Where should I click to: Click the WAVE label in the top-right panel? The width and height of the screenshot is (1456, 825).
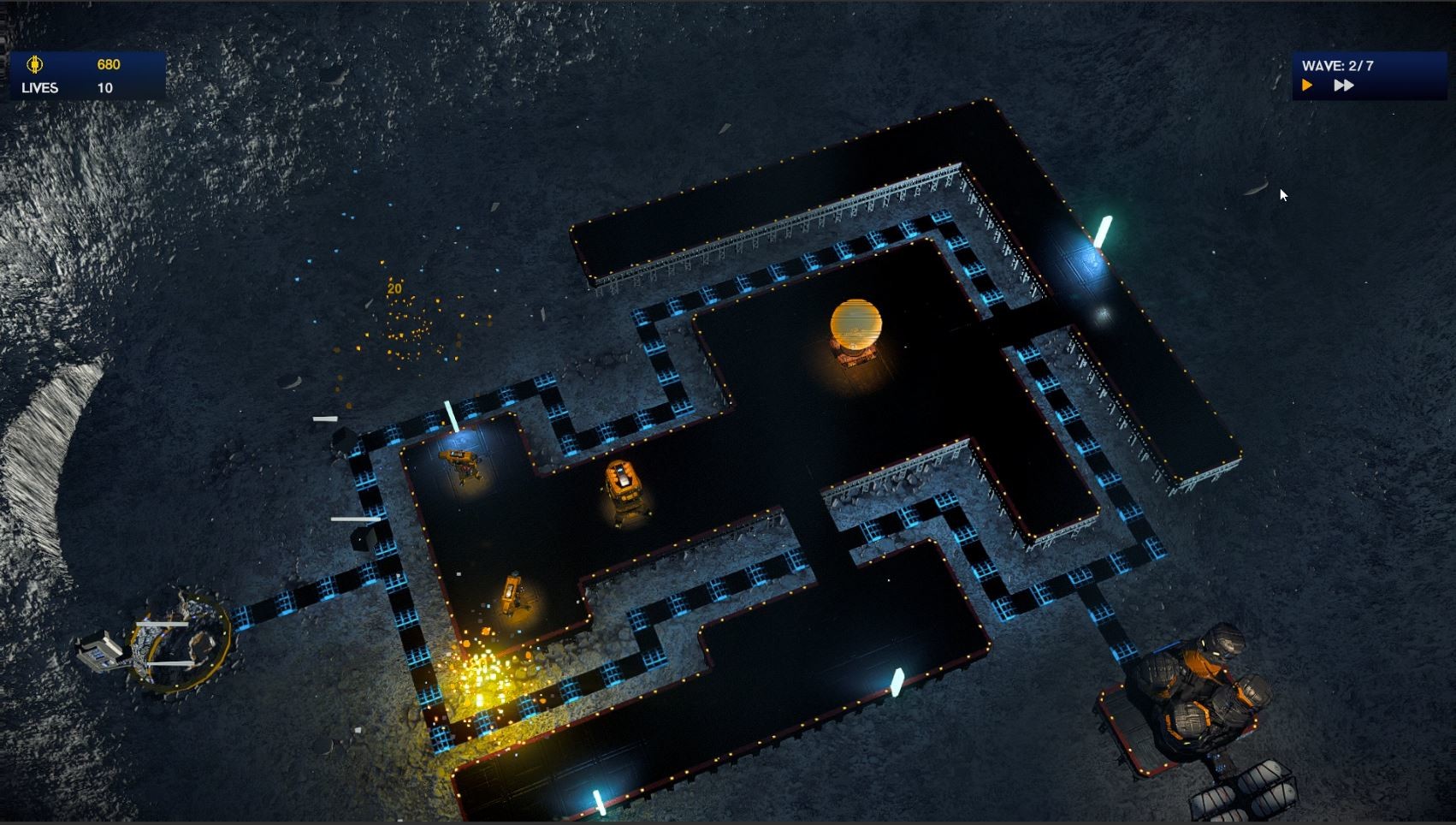click(1324, 63)
